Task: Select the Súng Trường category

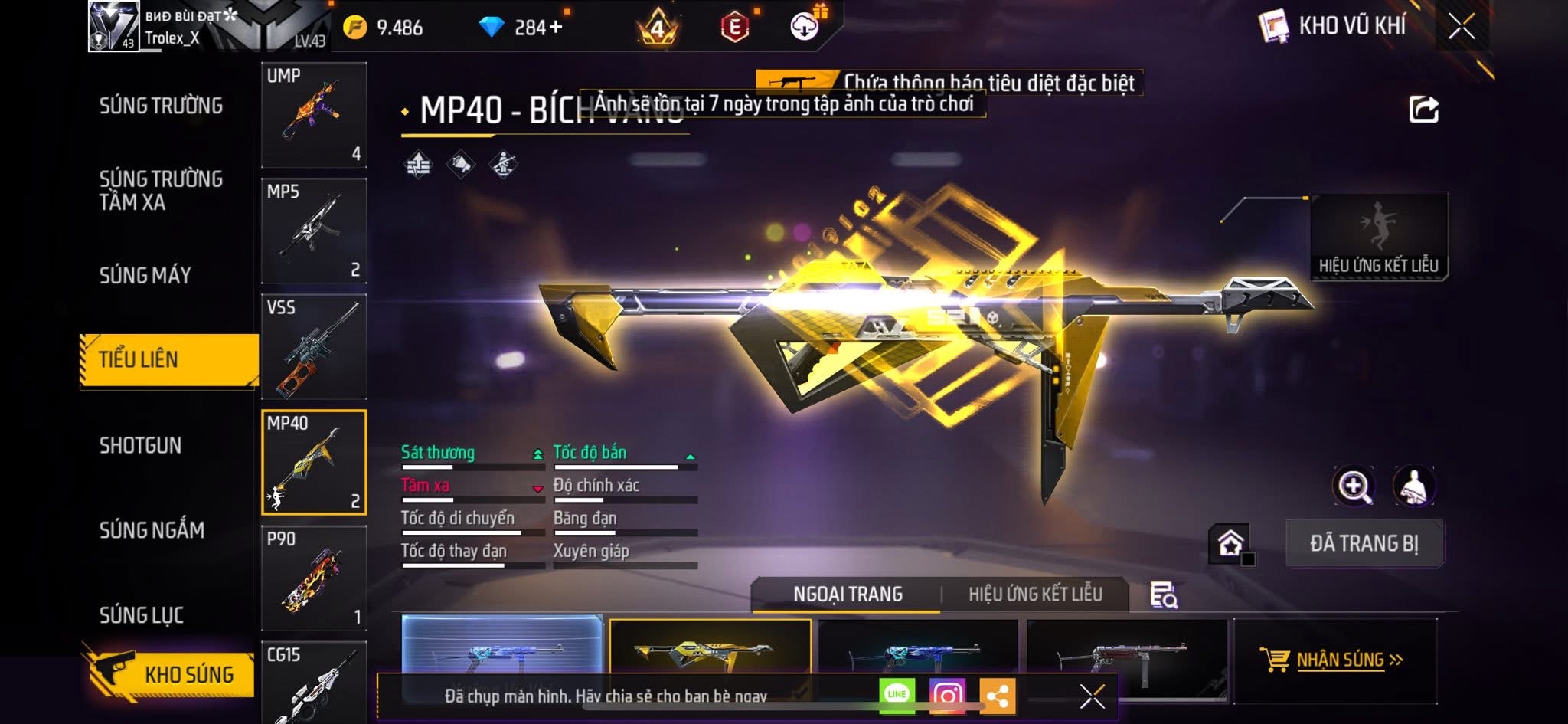Action: 161,106
